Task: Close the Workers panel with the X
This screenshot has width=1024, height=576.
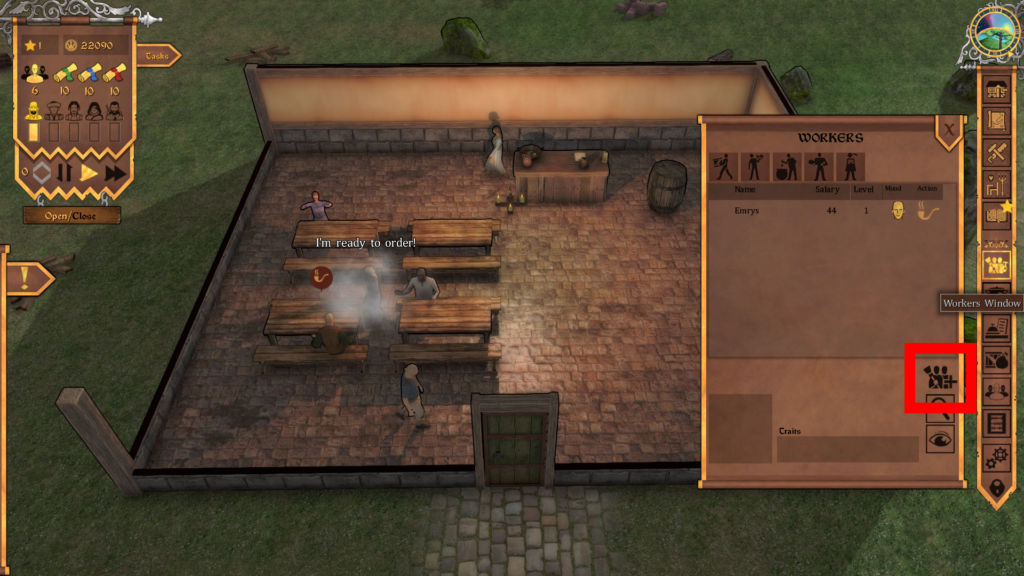Action: click(948, 129)
